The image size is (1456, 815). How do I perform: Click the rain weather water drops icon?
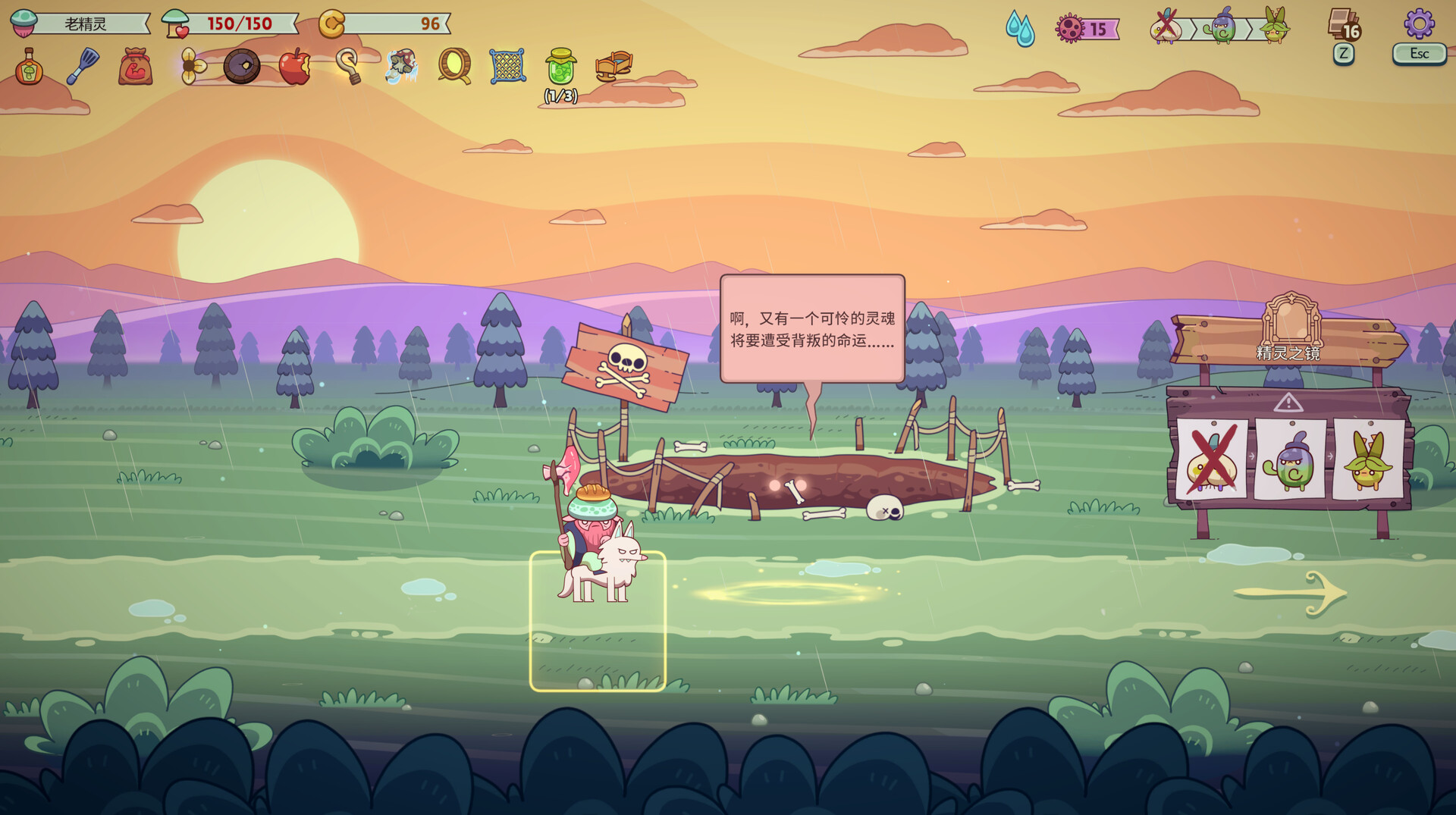coord(1020,29)
